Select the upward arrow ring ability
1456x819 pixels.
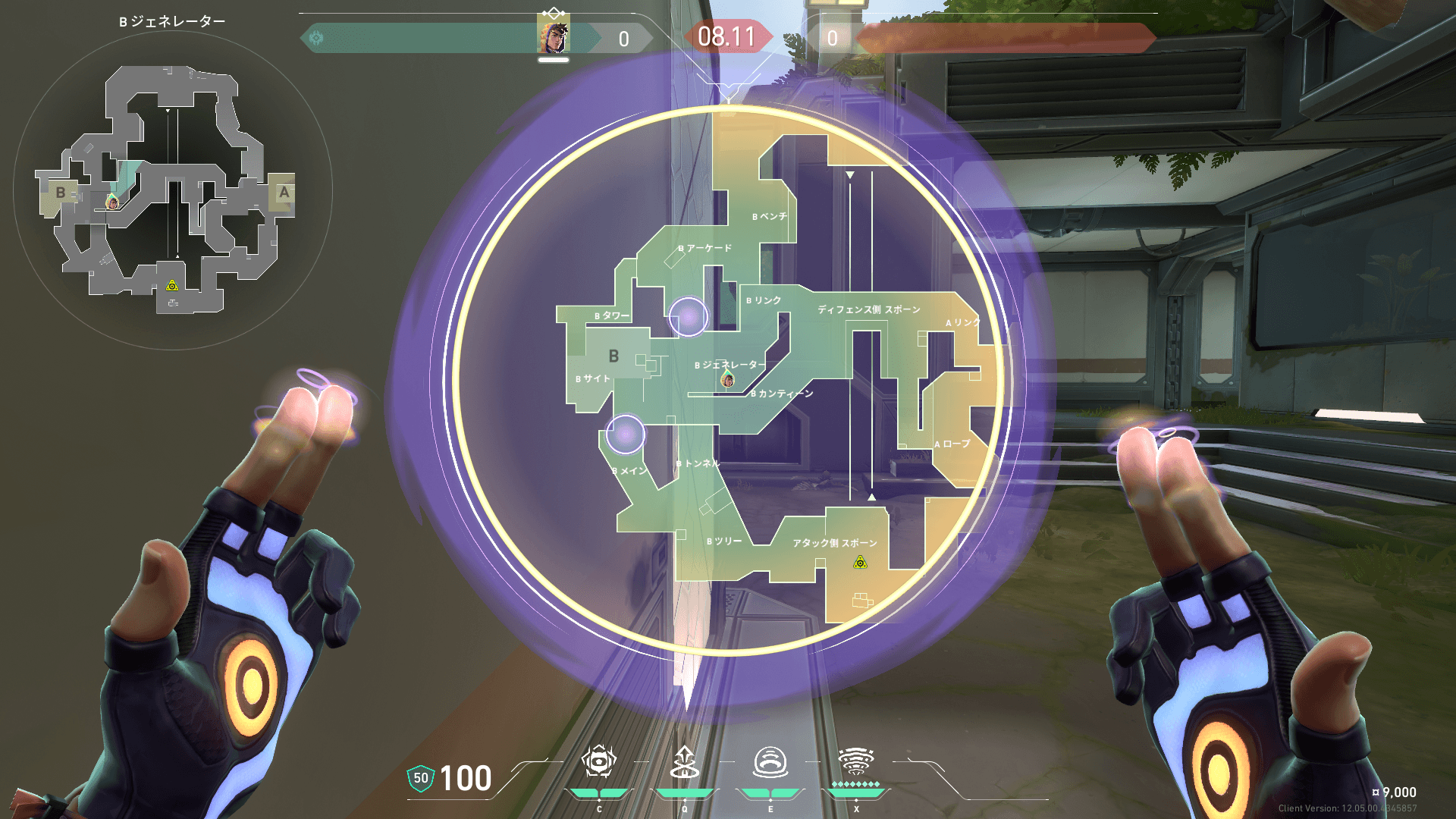point(685,762)
